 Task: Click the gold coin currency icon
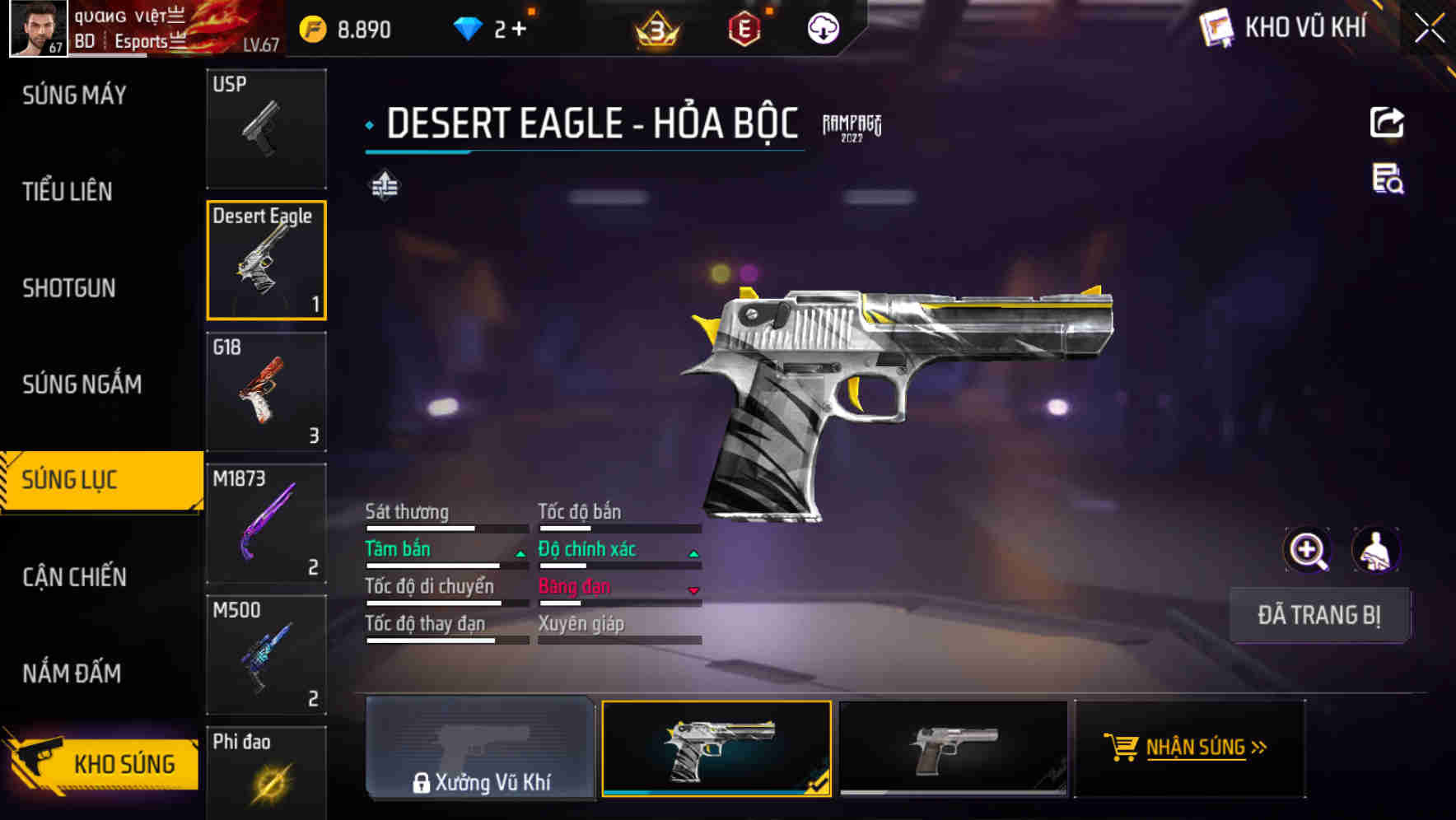click(x=311, y=27)
